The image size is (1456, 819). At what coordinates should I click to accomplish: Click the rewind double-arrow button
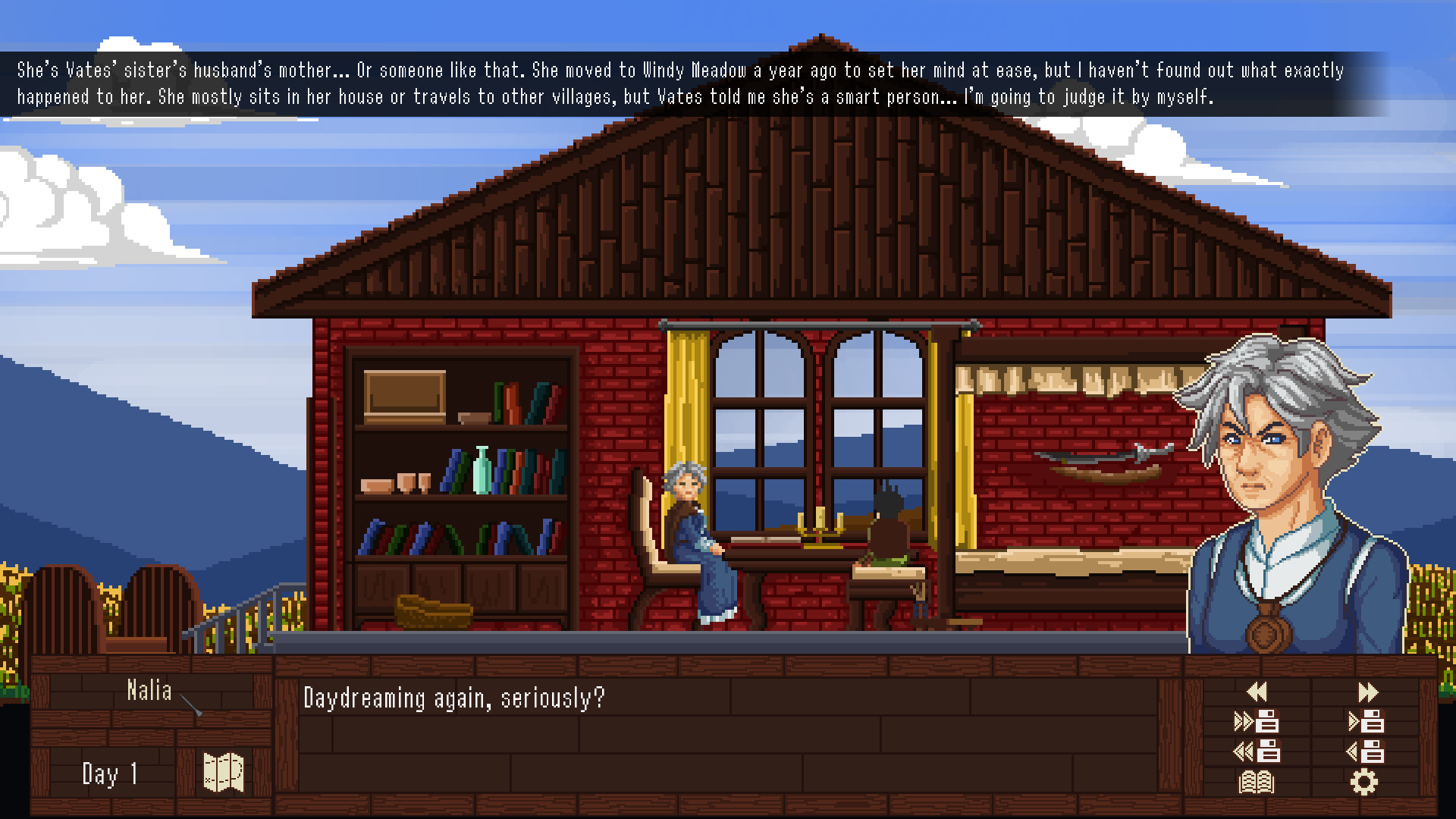[x=1257, y=692]
